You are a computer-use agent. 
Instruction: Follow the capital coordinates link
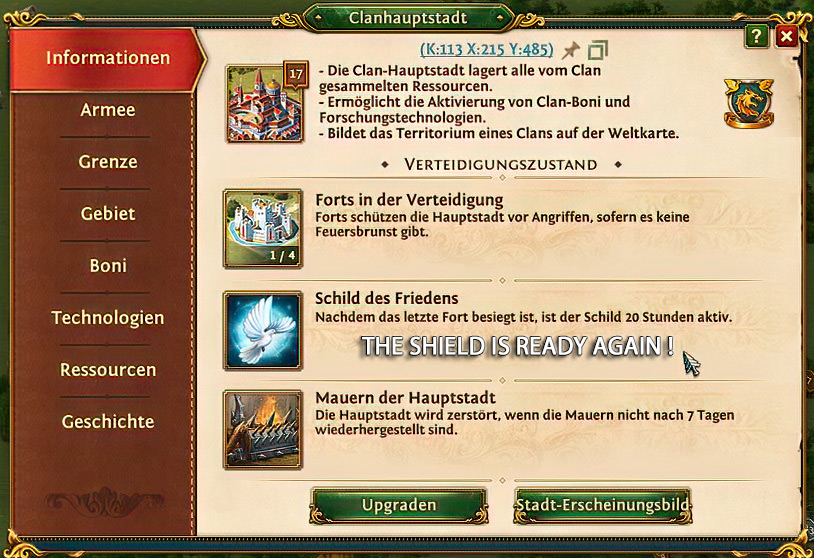487,49
